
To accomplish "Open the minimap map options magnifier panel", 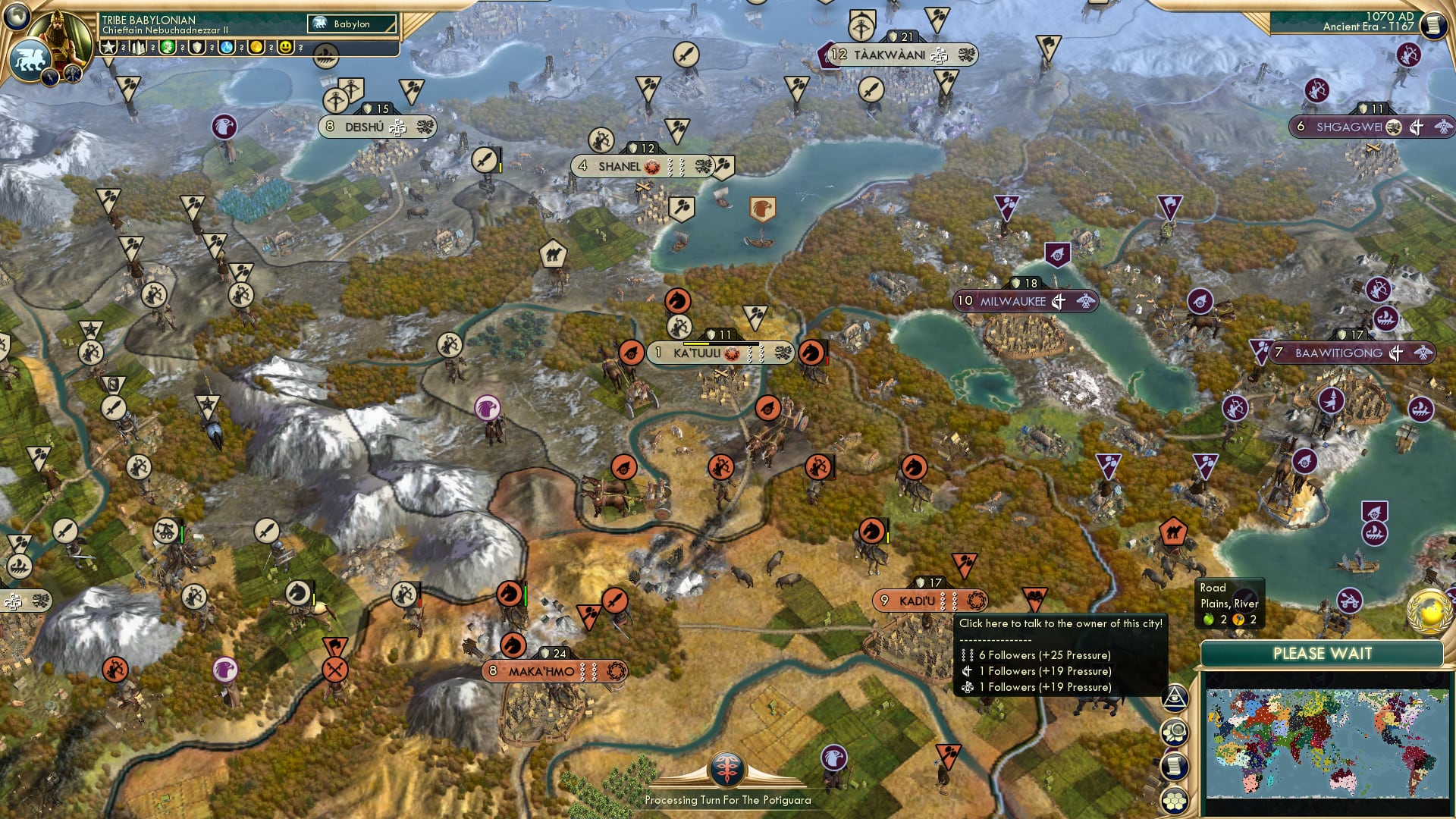I will click(x=1175, y=732).
